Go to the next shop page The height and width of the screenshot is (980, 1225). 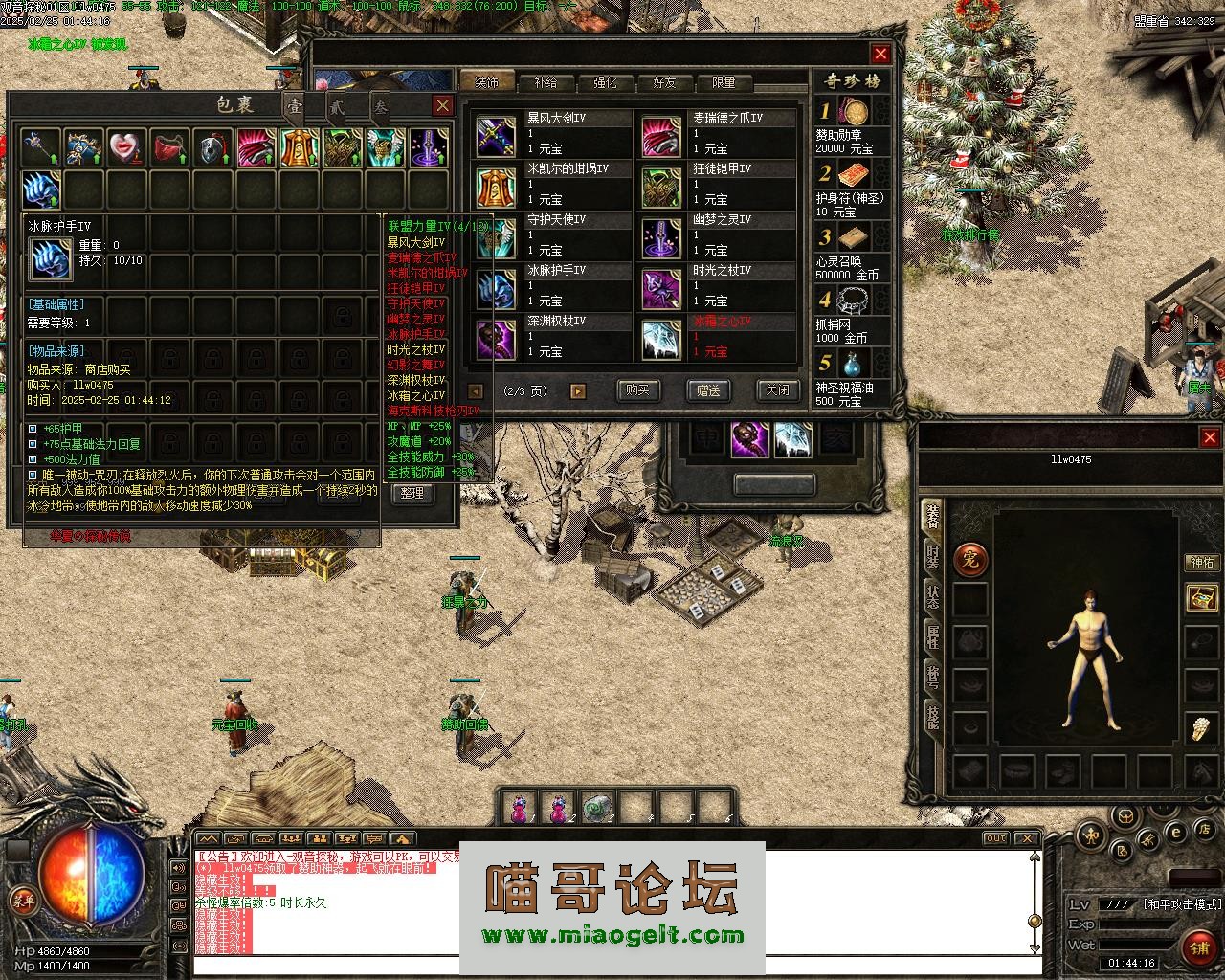coord(577,390)
